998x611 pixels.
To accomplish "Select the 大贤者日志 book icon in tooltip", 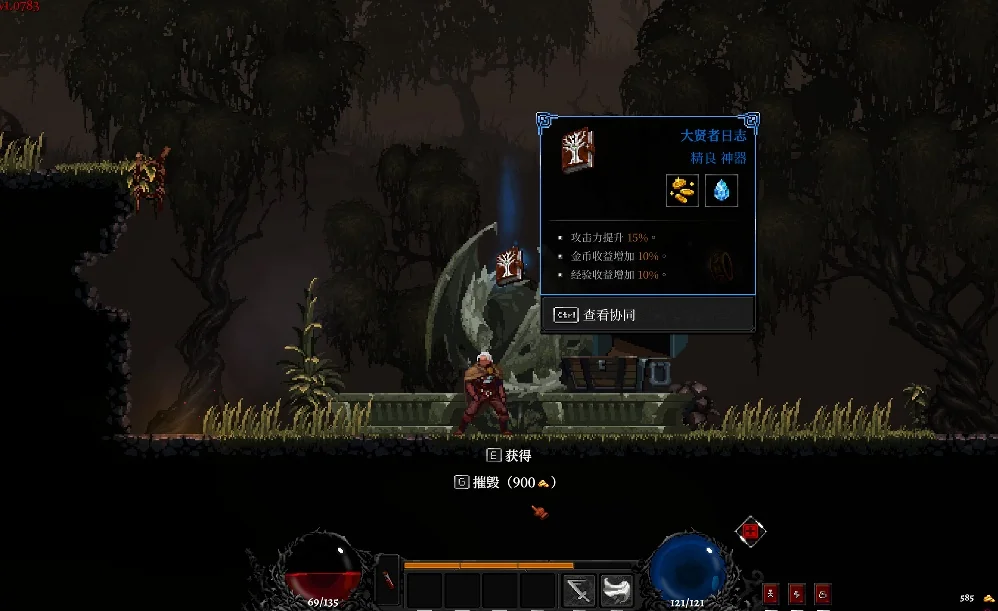I will (577, 150).
